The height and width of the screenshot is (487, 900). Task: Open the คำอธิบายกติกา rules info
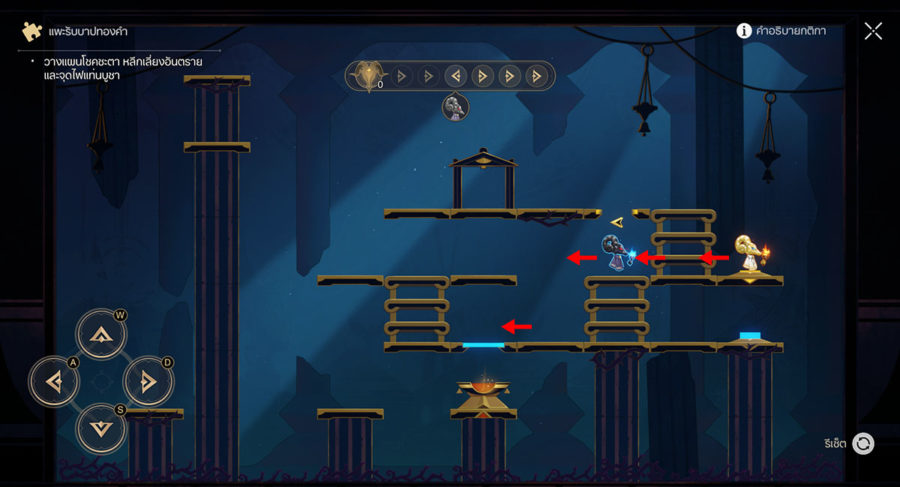click(x=781, y=31)
